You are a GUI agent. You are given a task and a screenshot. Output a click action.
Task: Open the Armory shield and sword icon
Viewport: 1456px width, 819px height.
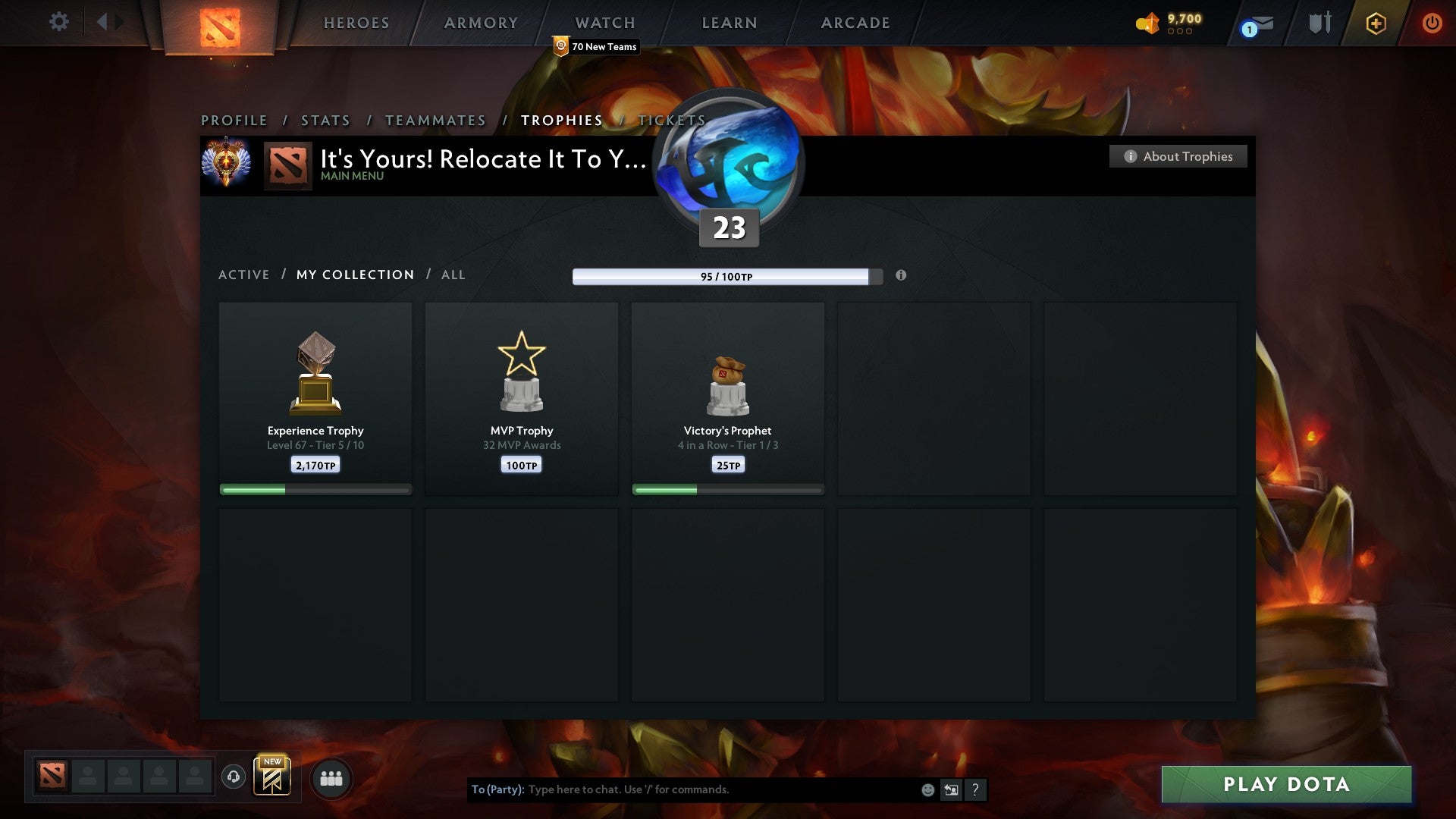[x=1319, y=22]
